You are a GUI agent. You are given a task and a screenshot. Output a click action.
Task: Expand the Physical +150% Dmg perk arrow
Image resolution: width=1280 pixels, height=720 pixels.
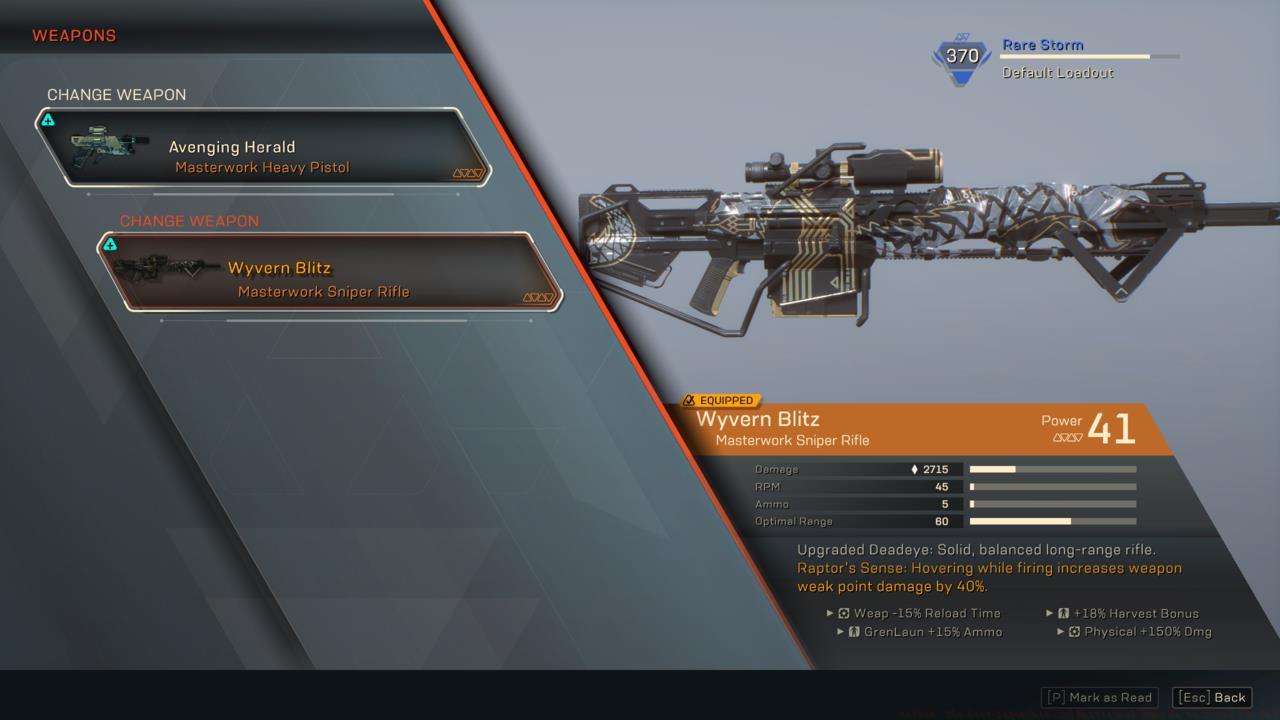[x=1061, y=631]
